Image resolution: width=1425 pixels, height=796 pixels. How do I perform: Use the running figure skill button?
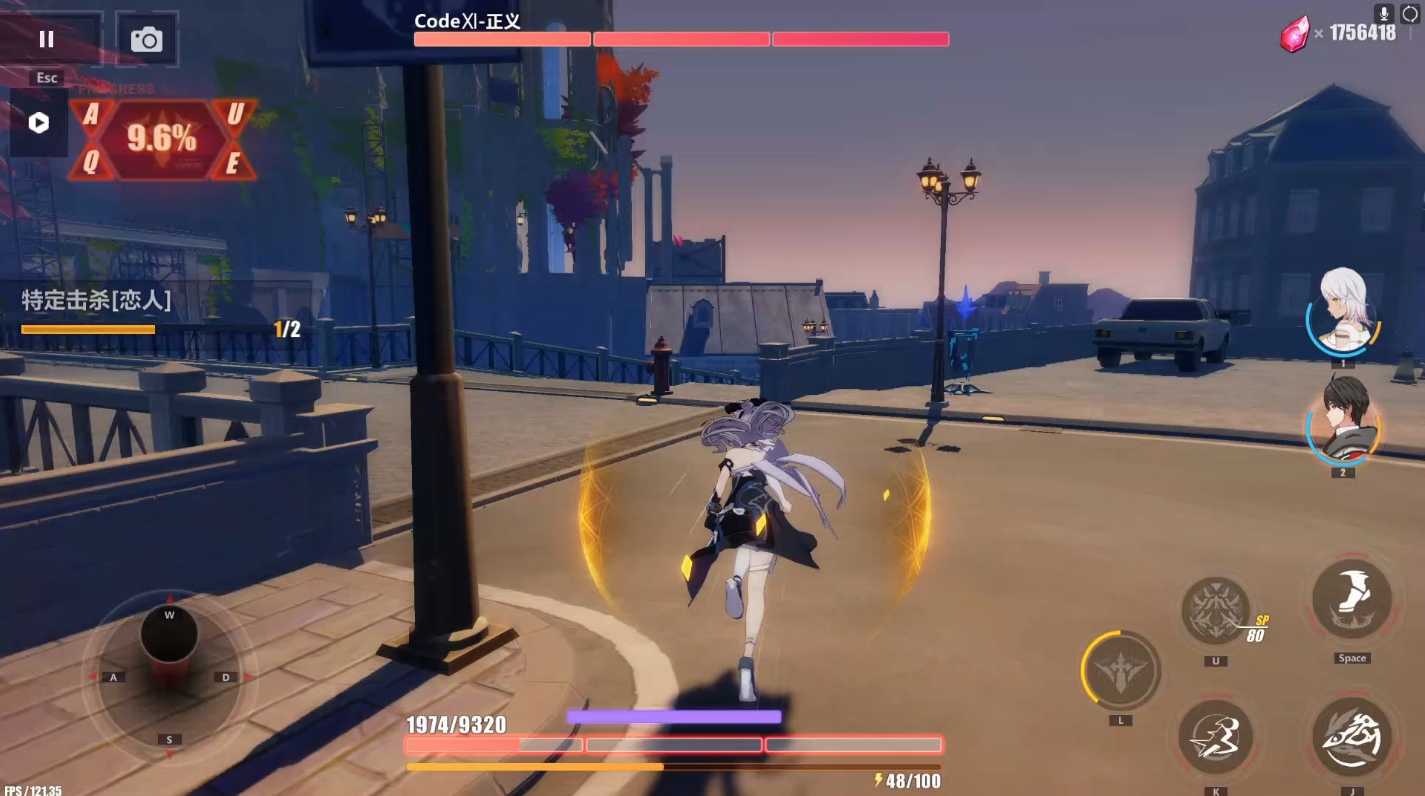[1216, 738]
